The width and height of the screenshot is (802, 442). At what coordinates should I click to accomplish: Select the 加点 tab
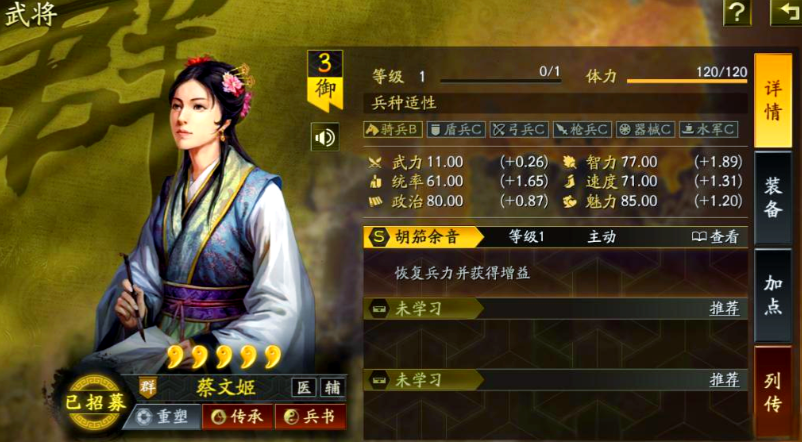click(773, 294)
